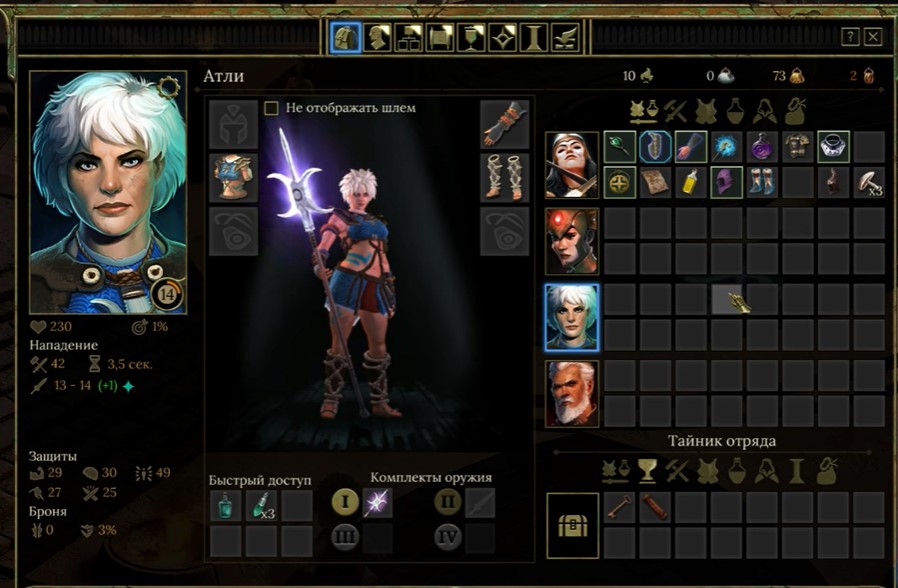Image resolution: width=898 pixels, height=588 pixels.
Task: Use the teal potion quick slot
Action: click(x=226, y=506)
